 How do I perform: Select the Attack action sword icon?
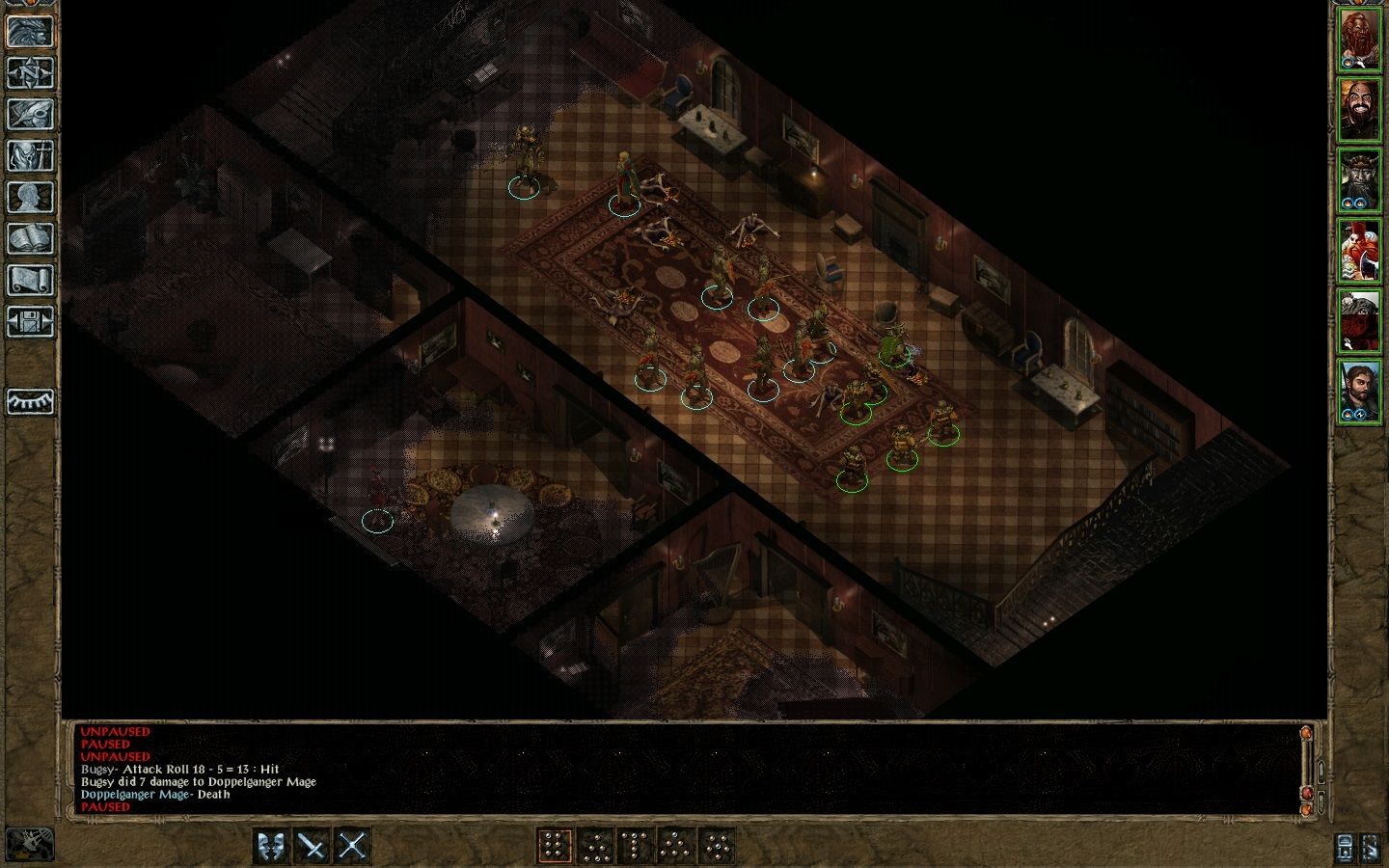[x=312, y=846]
